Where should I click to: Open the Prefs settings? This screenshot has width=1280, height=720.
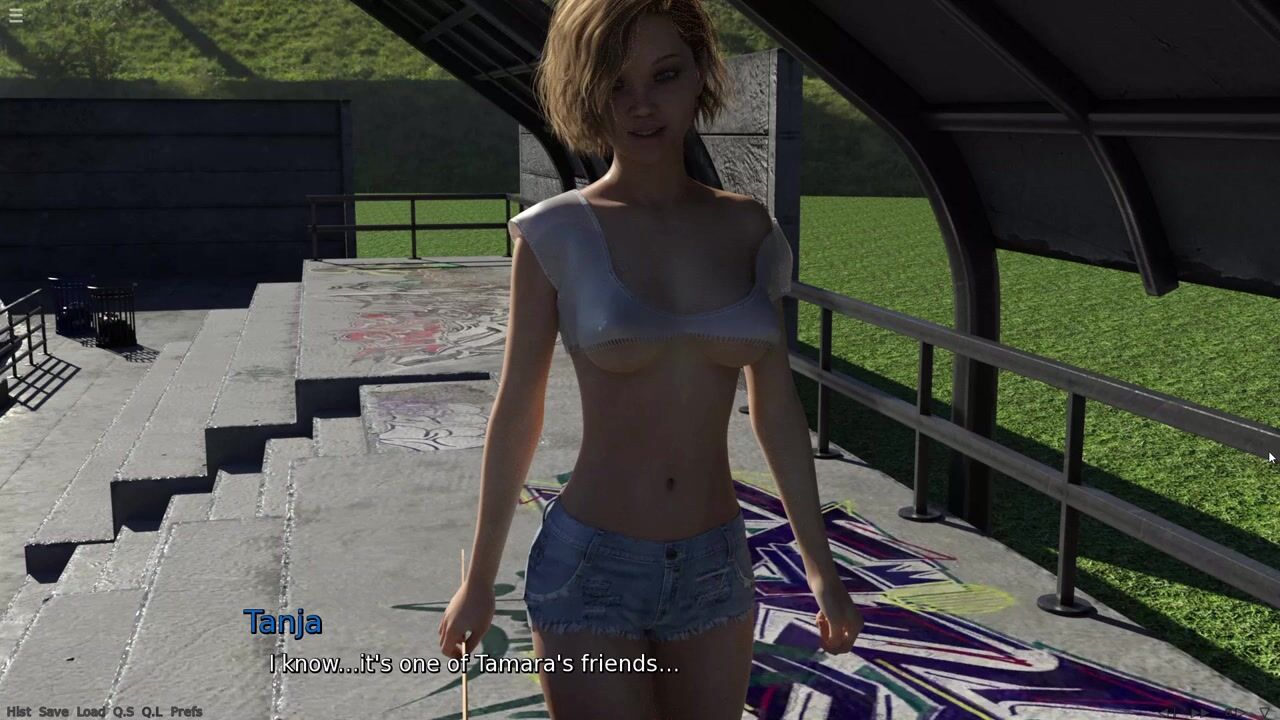click(186, 712)
